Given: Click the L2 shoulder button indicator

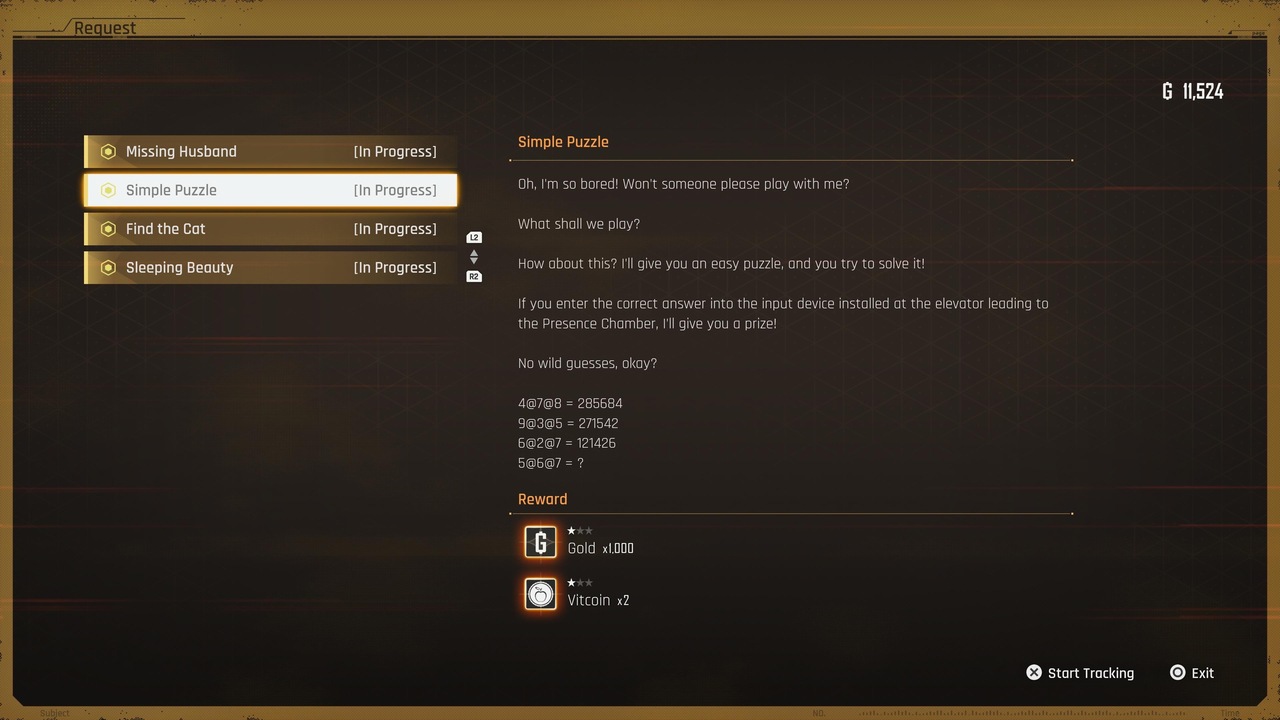Looking at the screenshot, I should coord(473,237).
